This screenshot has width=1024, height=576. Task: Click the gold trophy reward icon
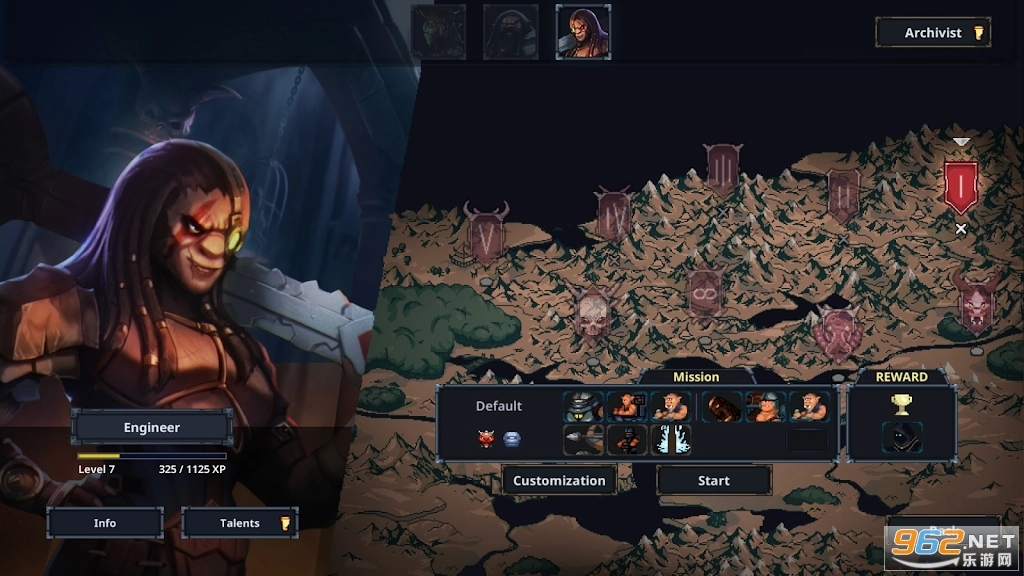tap(902, 404)
